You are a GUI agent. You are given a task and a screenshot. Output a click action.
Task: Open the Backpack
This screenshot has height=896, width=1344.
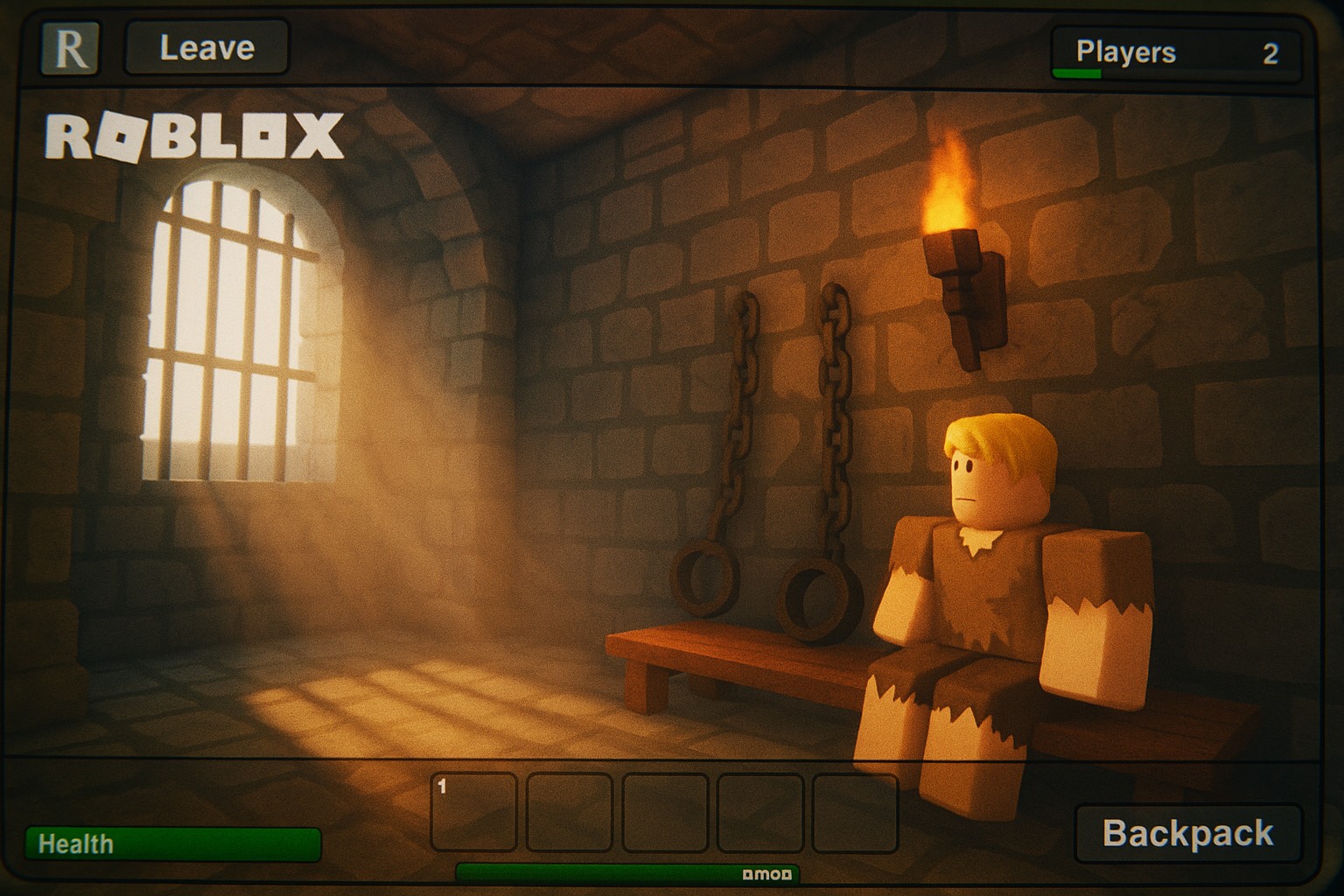pyautogui.click(x=1187, y=833)
